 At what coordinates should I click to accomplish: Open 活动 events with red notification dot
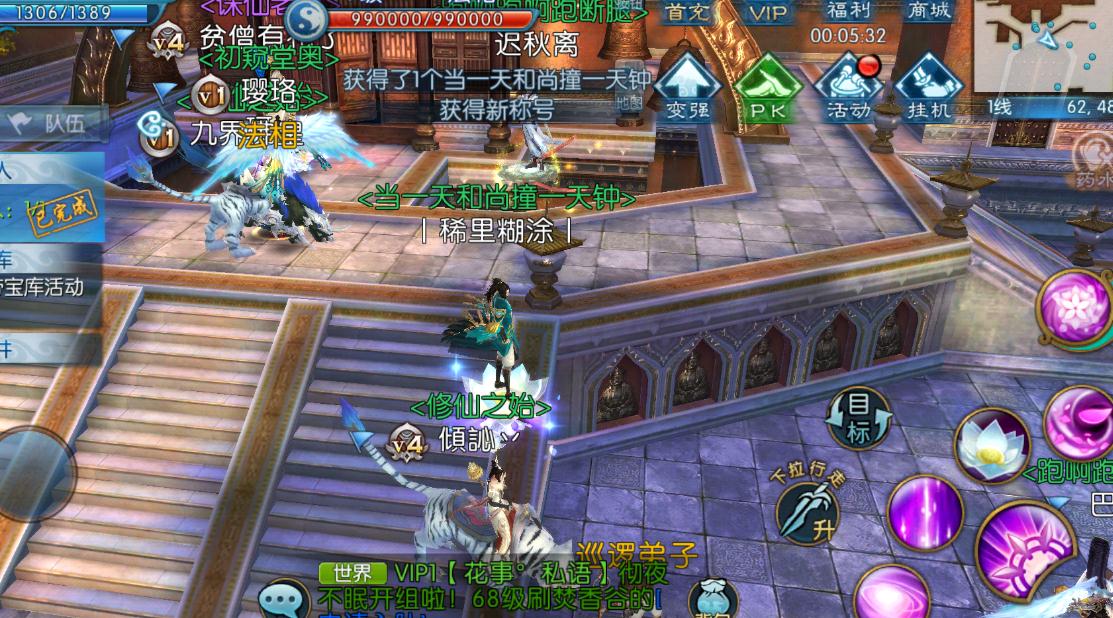(849, 86)
